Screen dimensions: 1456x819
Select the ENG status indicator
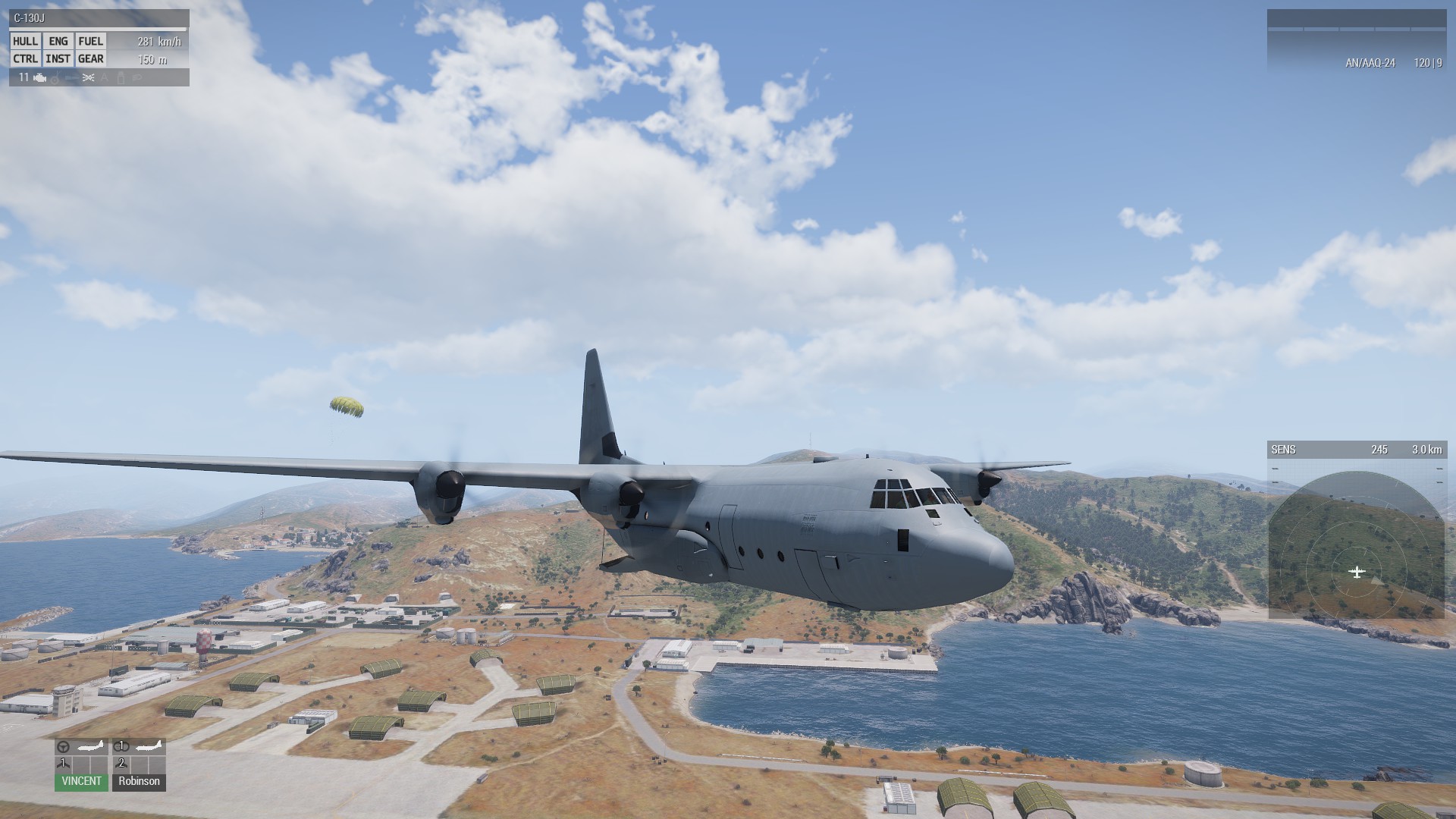coord(58,41)
